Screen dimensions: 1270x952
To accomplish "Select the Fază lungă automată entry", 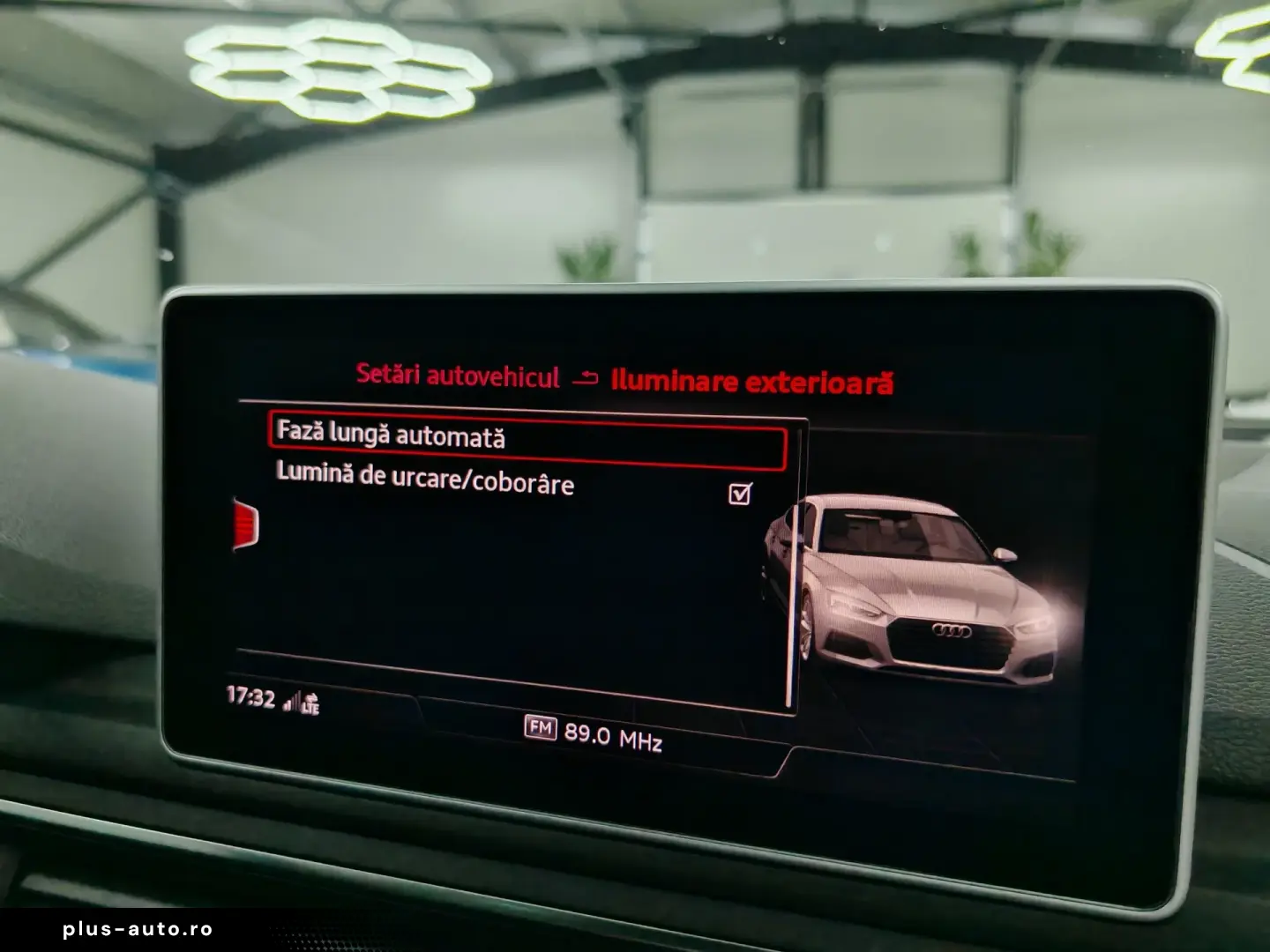I will coord(526,441).
